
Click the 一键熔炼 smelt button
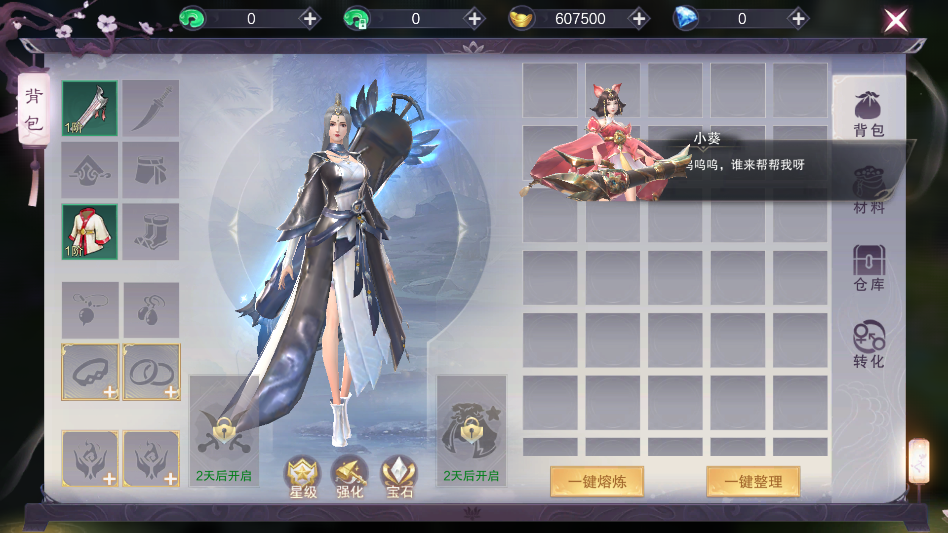click(596, 481)
